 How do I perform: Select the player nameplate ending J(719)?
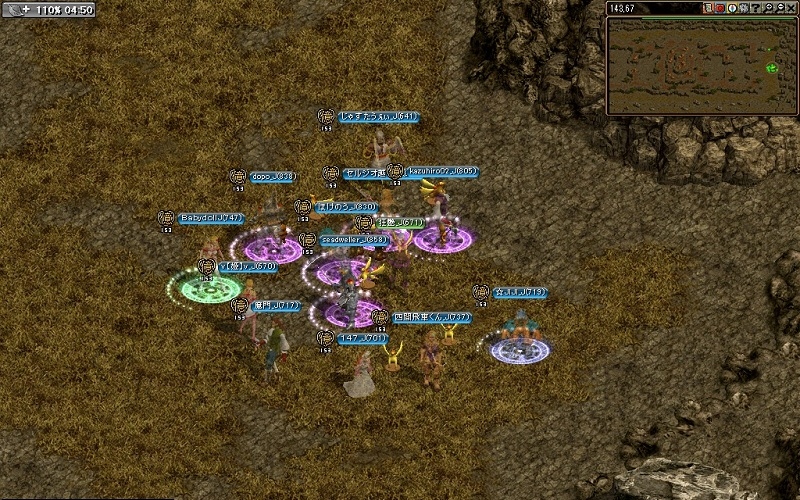(519, 292)
